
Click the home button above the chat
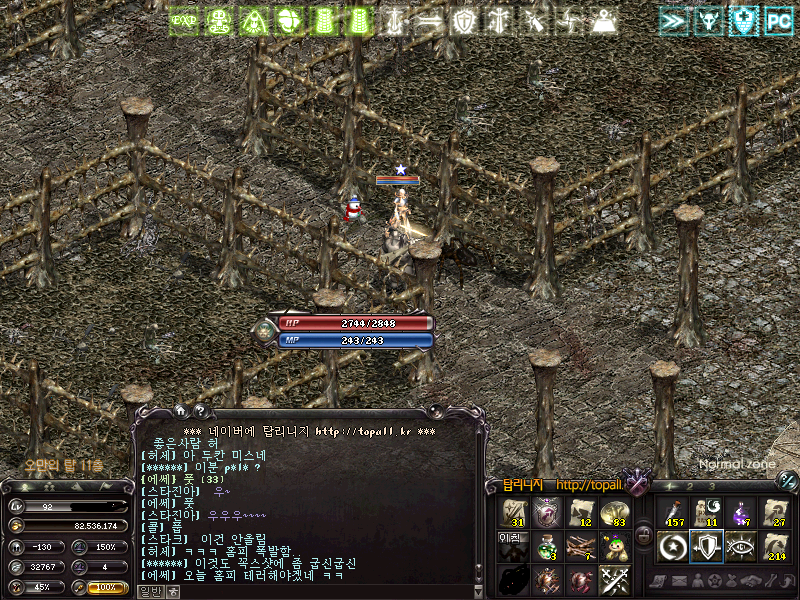pos(180,410)
